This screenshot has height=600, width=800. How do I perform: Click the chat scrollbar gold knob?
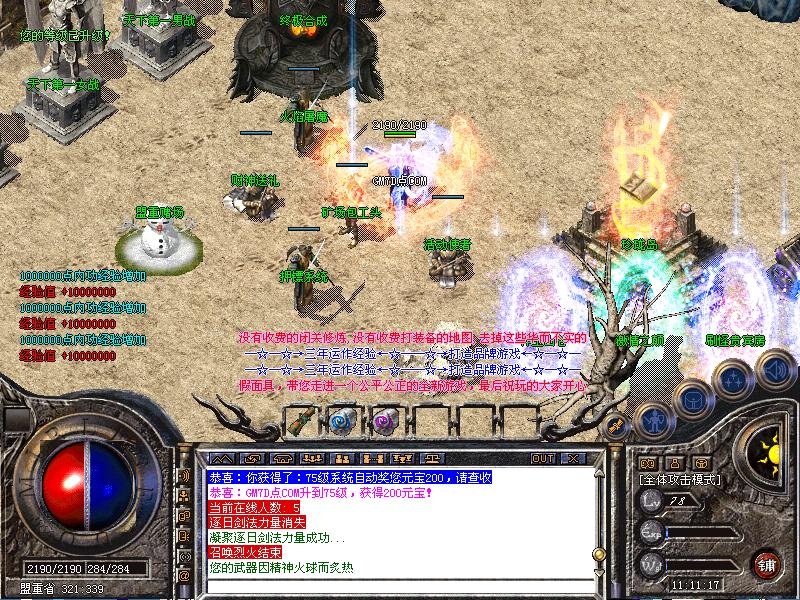[x=598, y=553]
